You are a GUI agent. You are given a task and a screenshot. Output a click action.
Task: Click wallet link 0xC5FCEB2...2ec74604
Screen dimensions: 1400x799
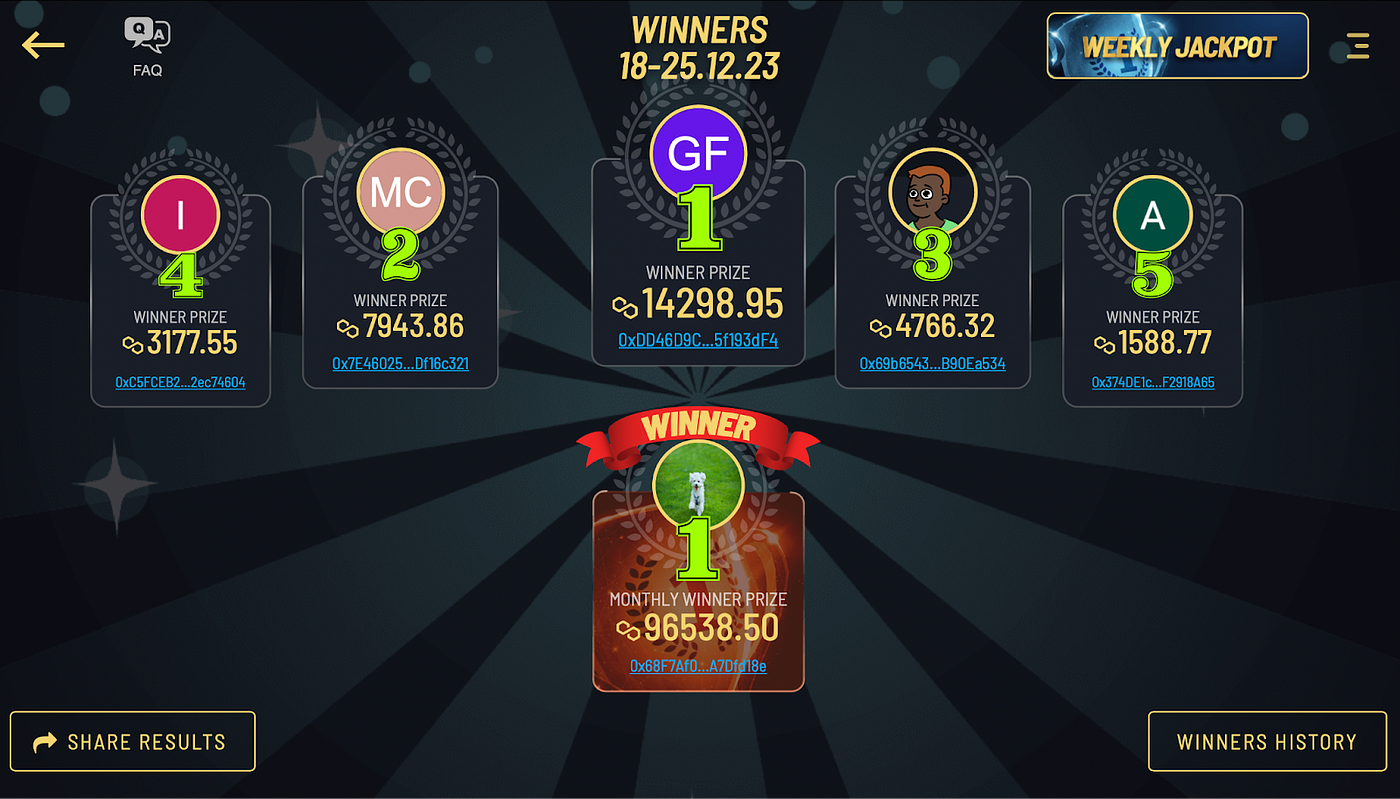click(x=180, y=381)
